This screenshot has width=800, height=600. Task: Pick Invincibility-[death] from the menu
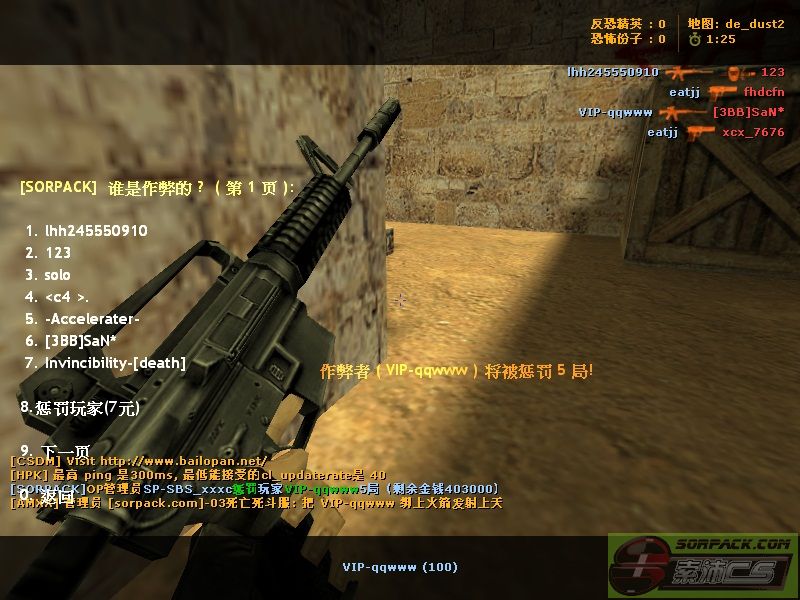coord(106,363)
